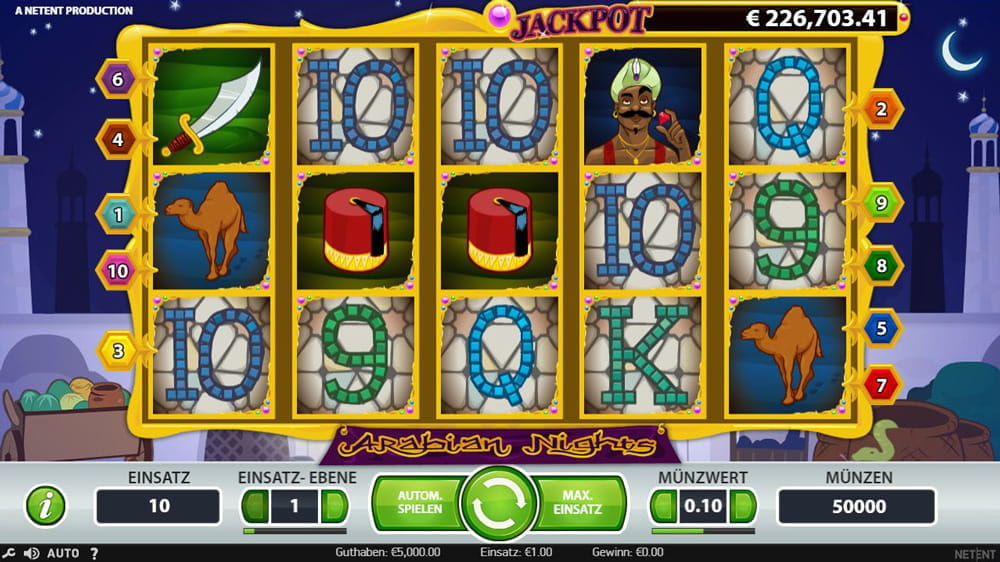The image size is (1000, 562).
Task: Highlight payline 4 marker
Action: (x=117, y=140)
